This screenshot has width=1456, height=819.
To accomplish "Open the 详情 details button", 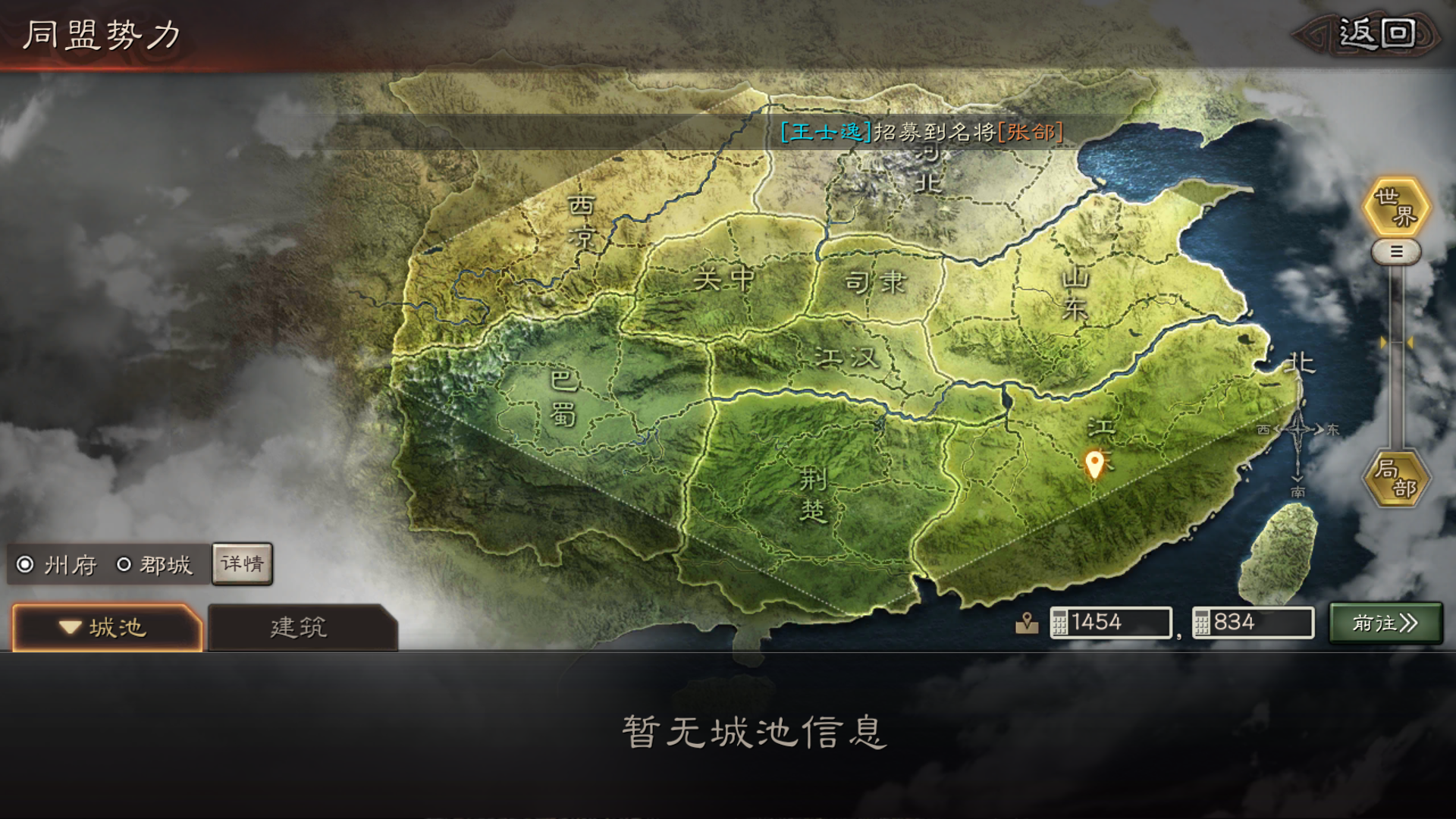I will [242, 563].
